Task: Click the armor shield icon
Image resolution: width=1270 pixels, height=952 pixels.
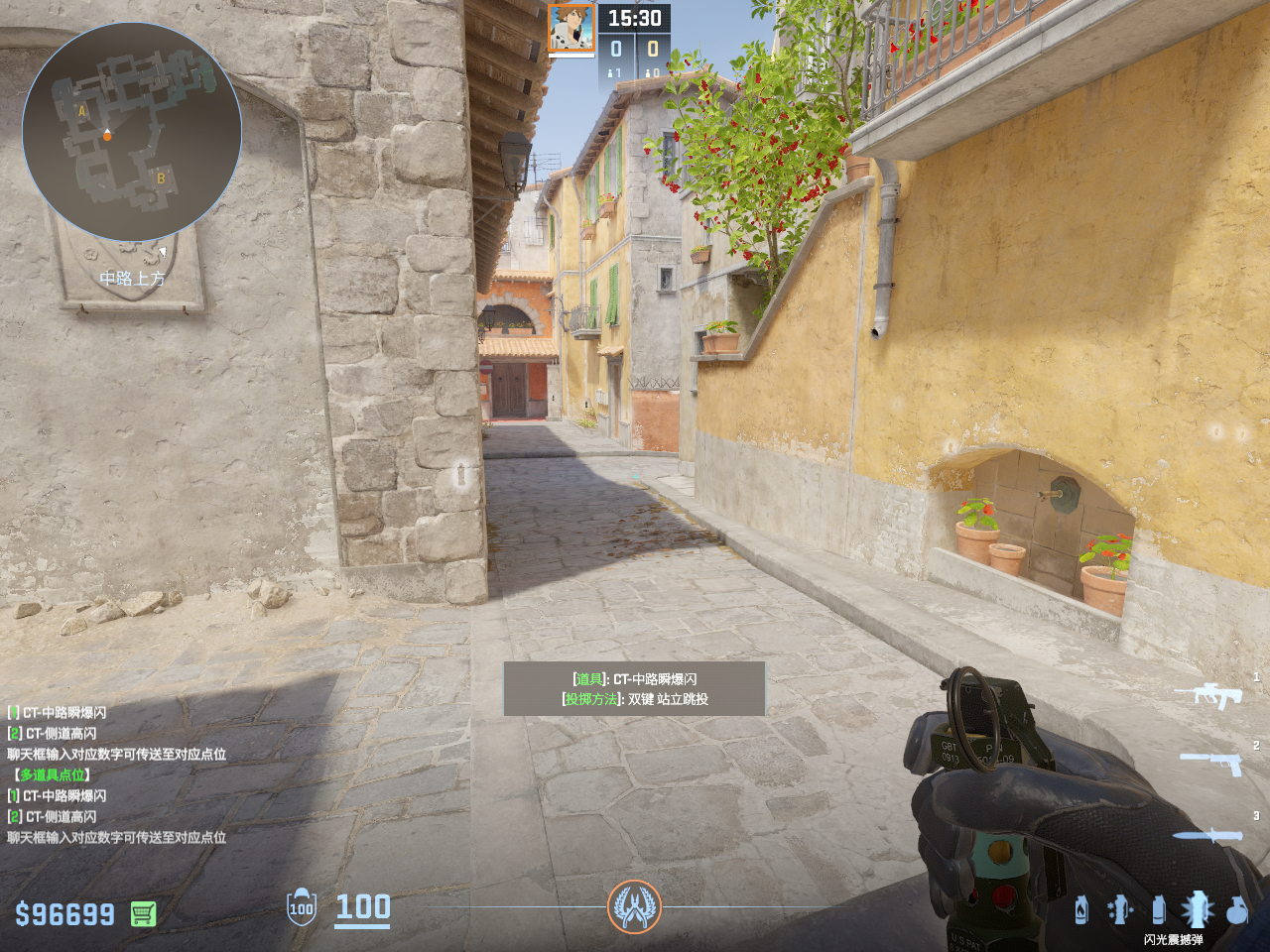Action: point(301,906)
